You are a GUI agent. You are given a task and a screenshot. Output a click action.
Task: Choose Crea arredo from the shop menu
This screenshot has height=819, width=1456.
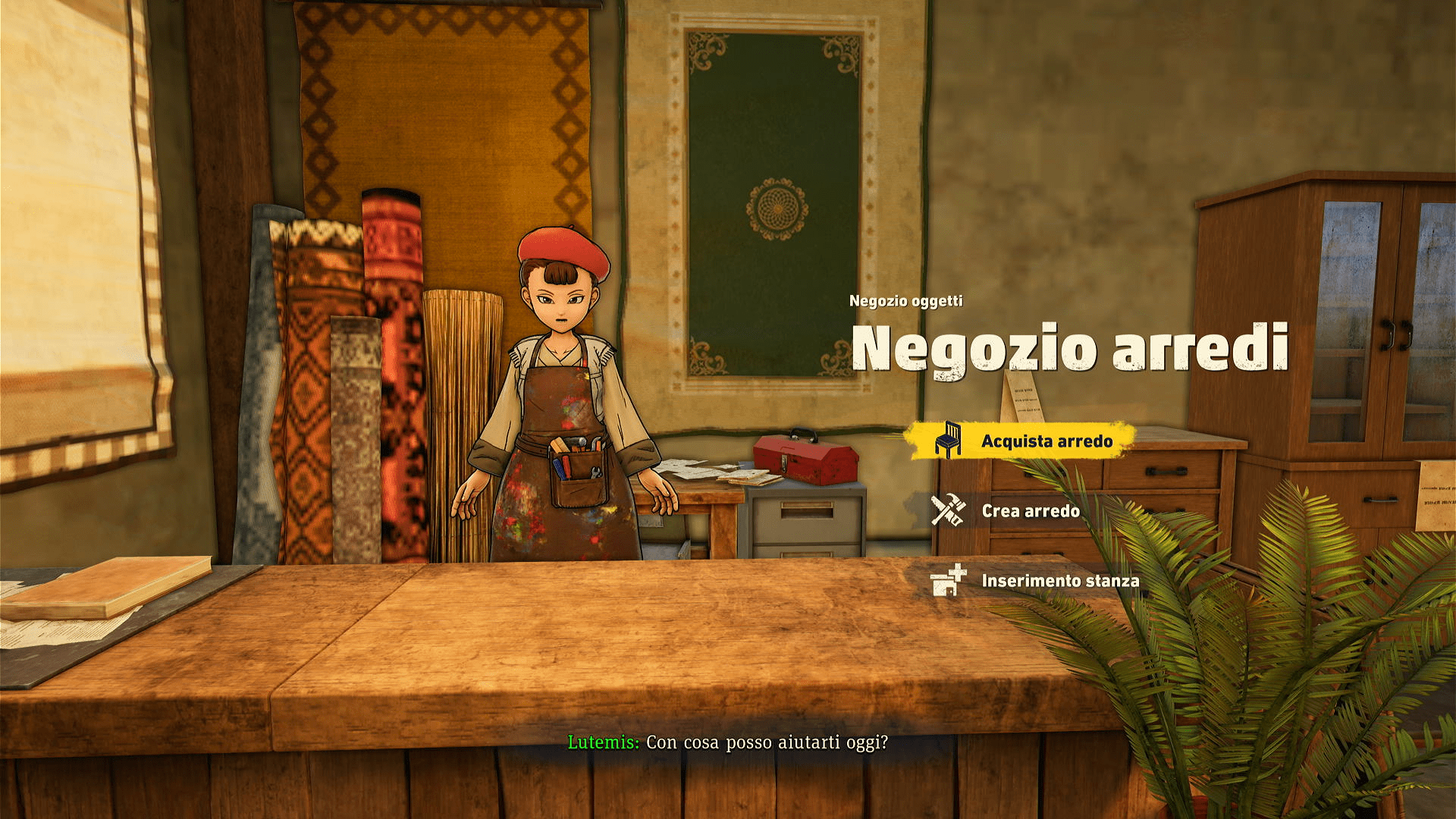(x=1030, y=511)
